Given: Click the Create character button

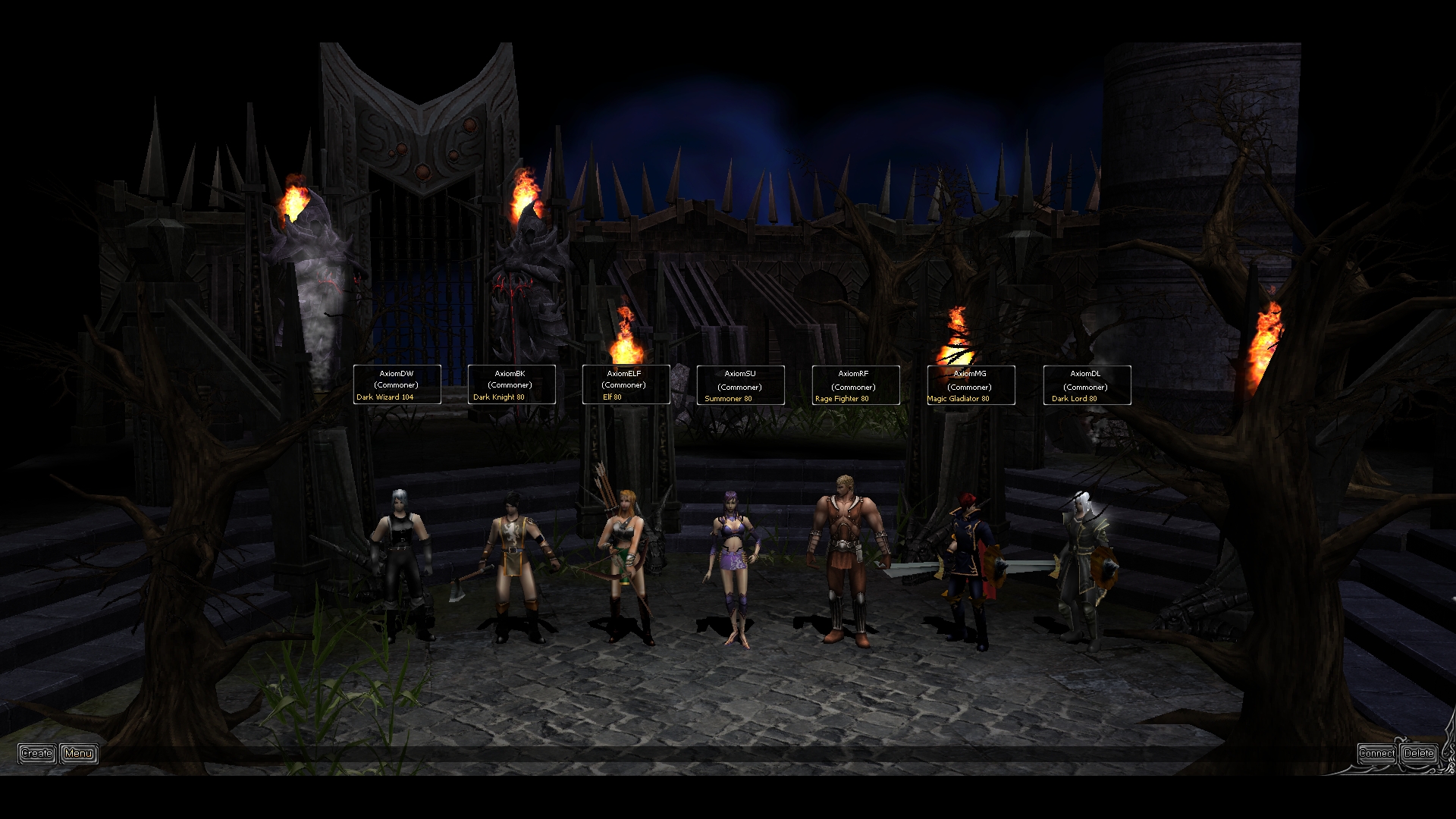Looking at the screenshot, I should [x=36, y=753].
